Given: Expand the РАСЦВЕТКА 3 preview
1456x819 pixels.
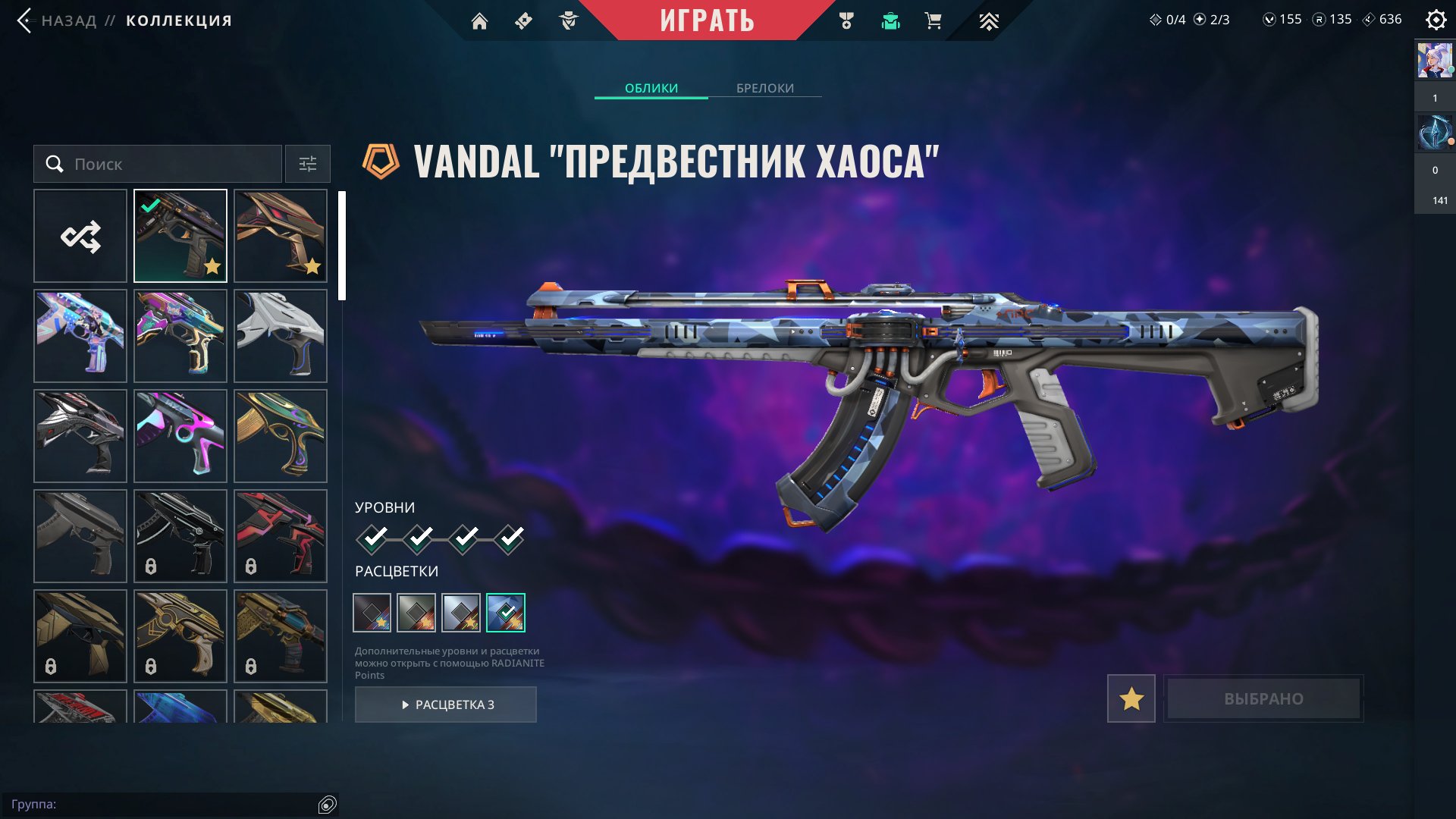Looking at the screenshot, I should point(446,704).
